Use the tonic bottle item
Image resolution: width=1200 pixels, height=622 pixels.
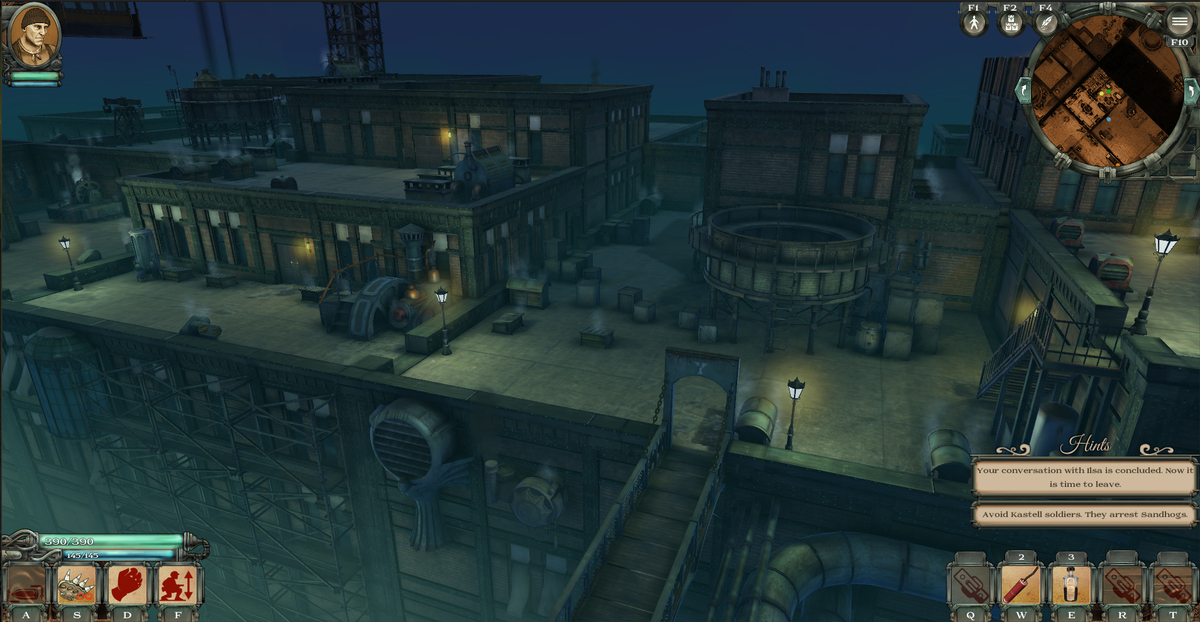[x=1070, y=585]
